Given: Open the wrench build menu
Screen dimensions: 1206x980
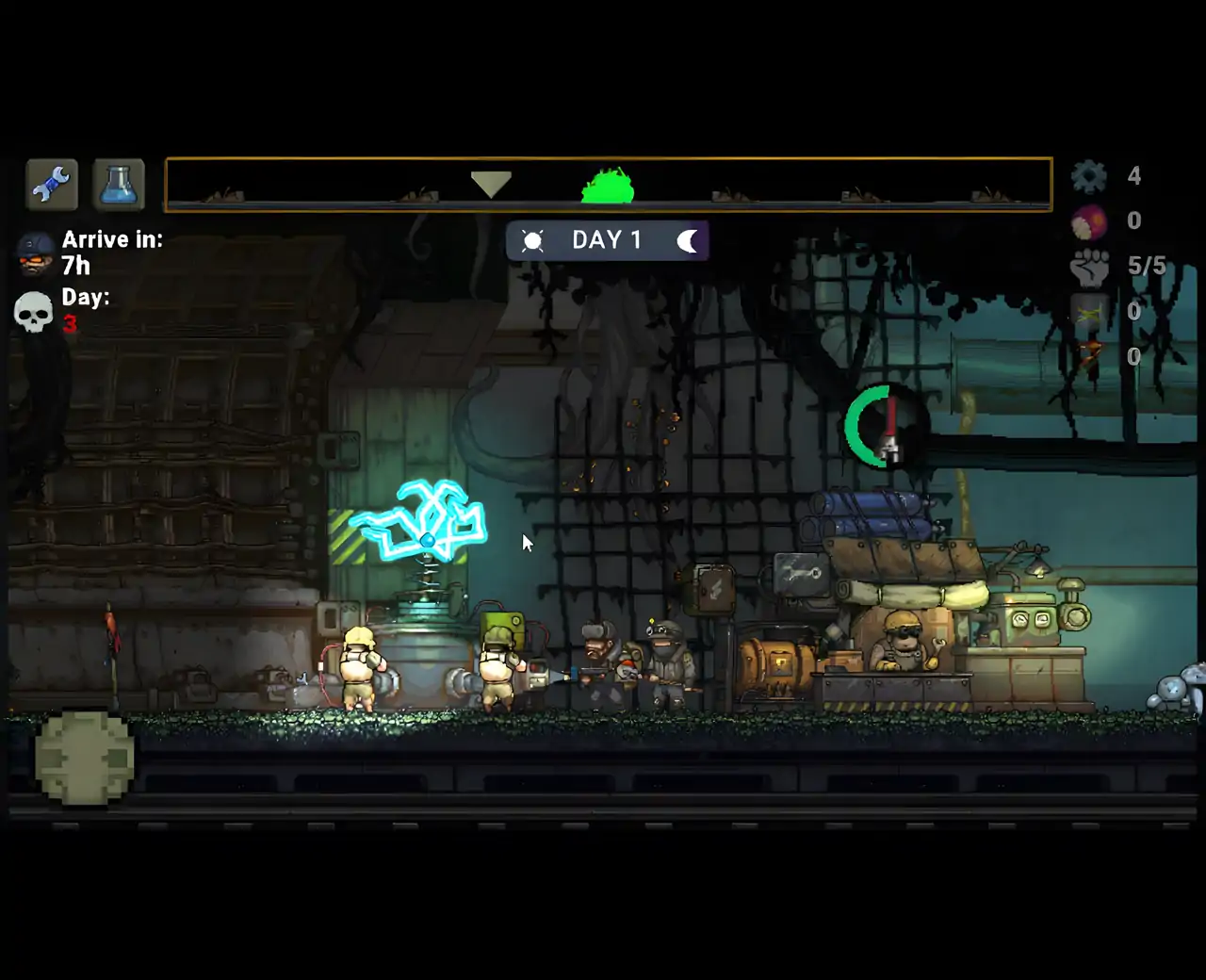Looking at the screenshot, I should [x=52, y=184].
